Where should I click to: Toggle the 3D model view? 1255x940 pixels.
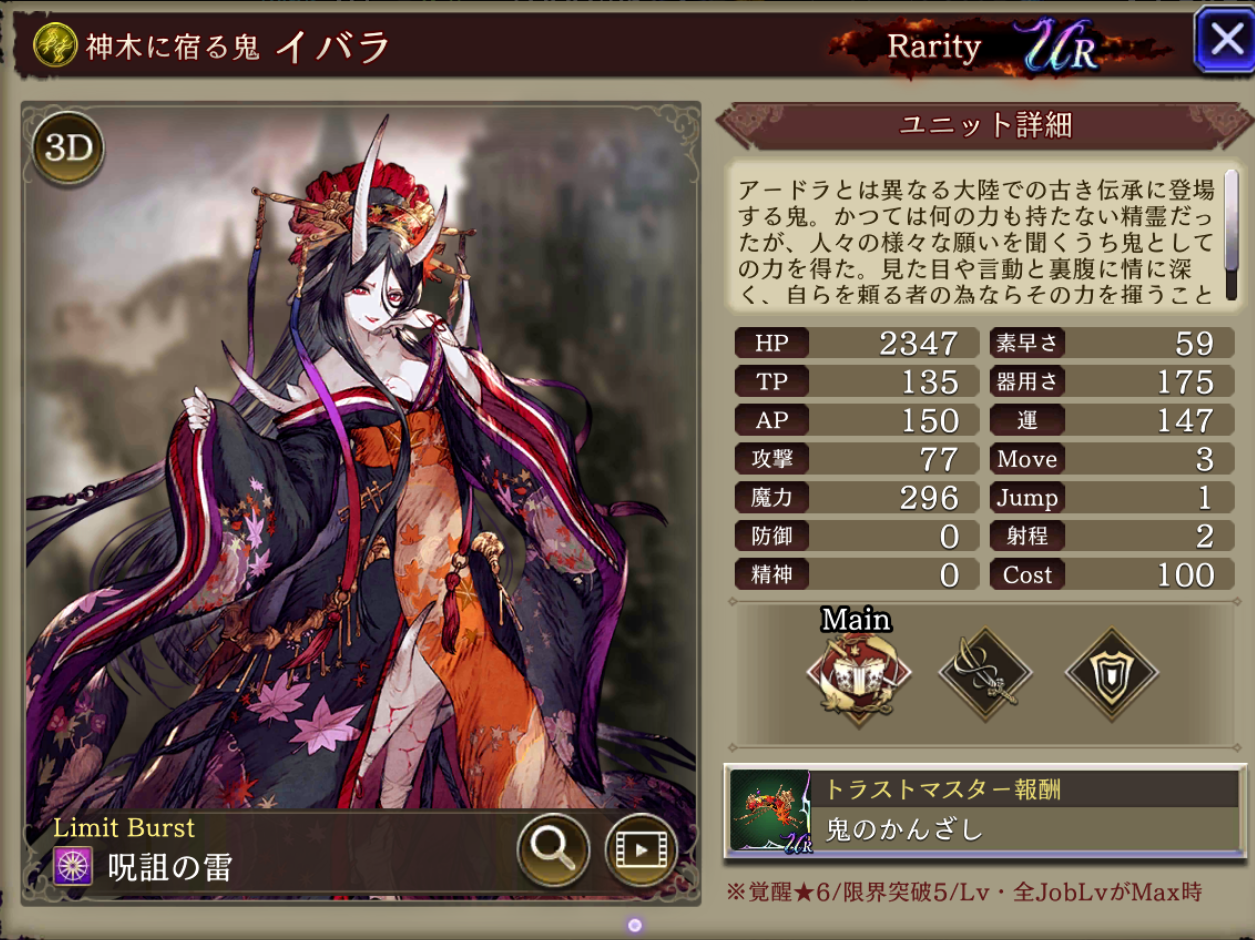pyautogui.click(x=68, y=148)
